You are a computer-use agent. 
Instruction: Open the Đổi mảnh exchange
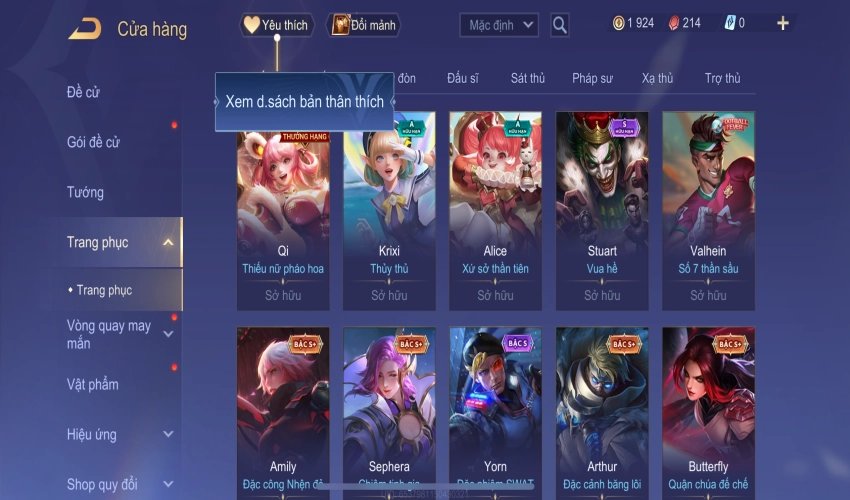pyautogui.click(x=363, y=25)
